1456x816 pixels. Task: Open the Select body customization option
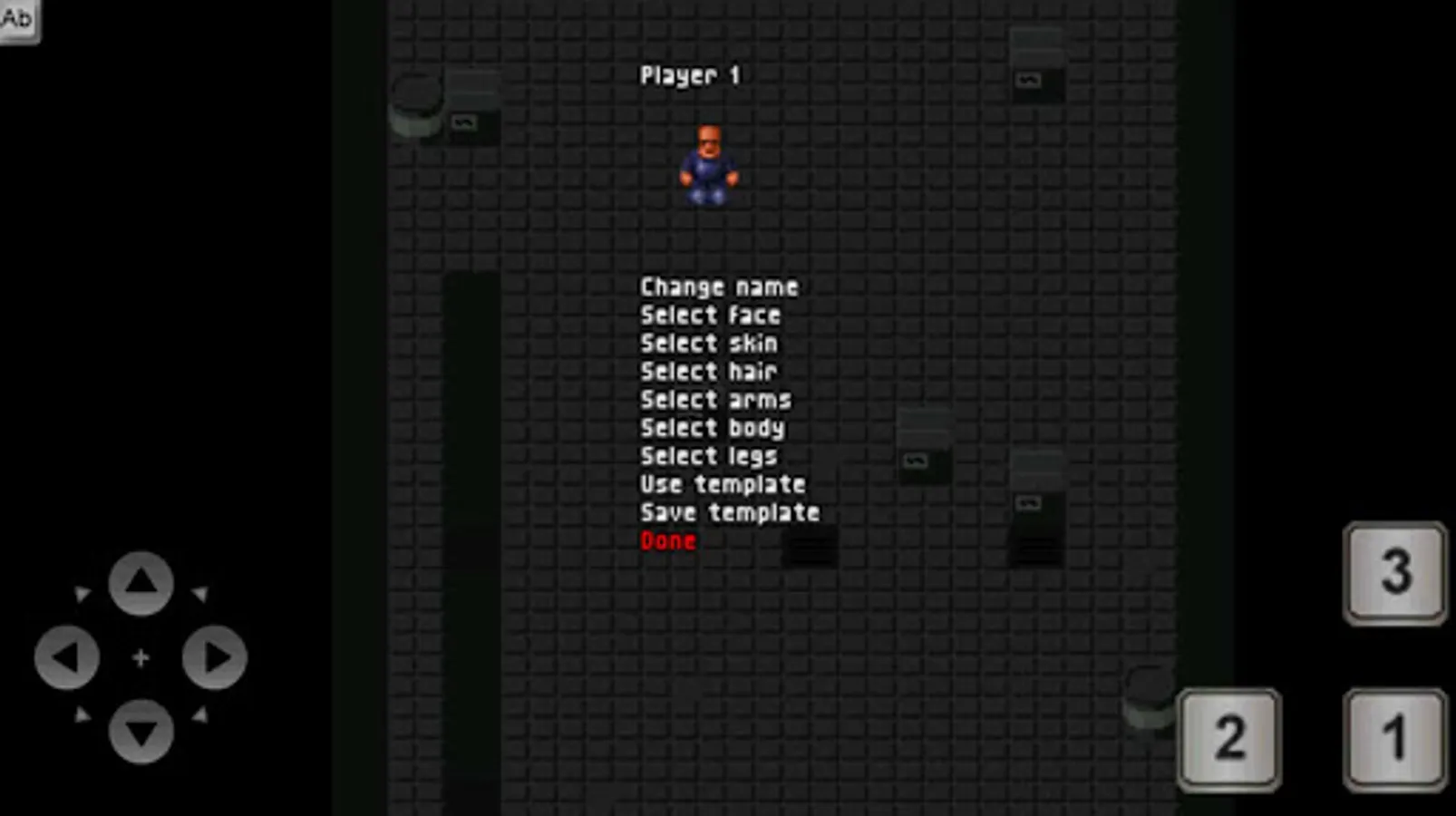[712, 427]
